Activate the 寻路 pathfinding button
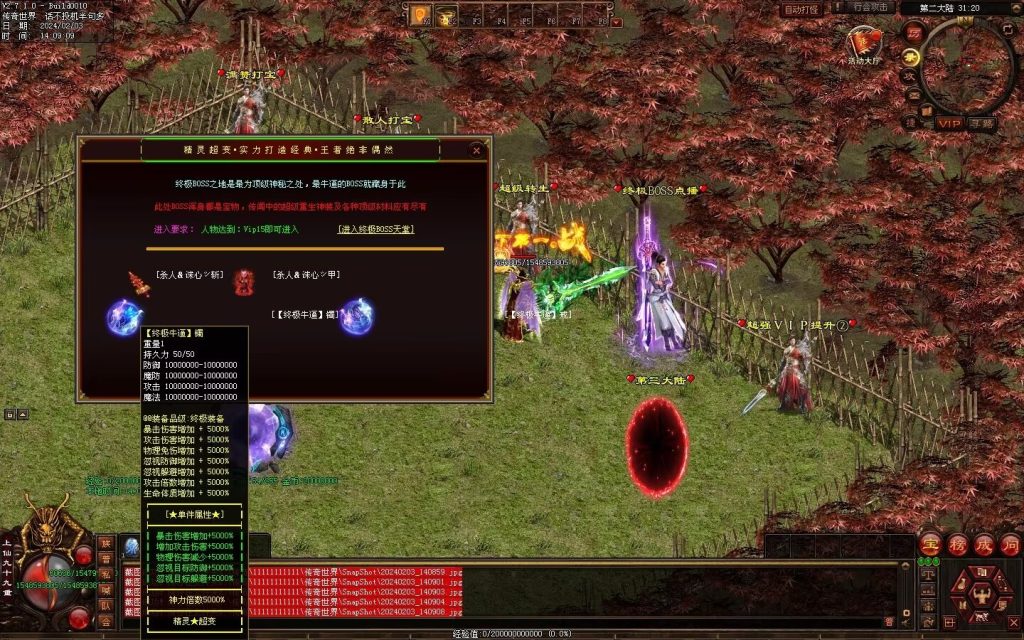This screenshot has width=1024, height=640. pyautogui.click(x=982, y=123)
